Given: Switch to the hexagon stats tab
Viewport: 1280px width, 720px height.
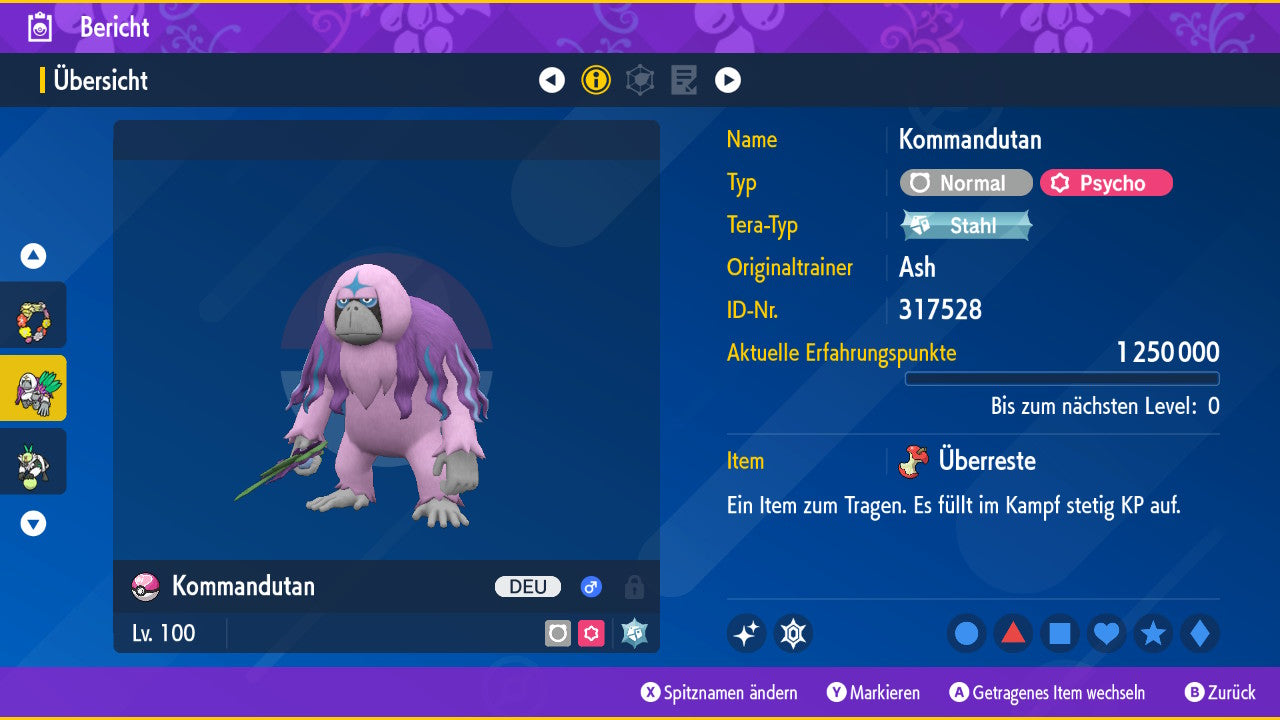Looking at the screenshot, I should (640, 80).
